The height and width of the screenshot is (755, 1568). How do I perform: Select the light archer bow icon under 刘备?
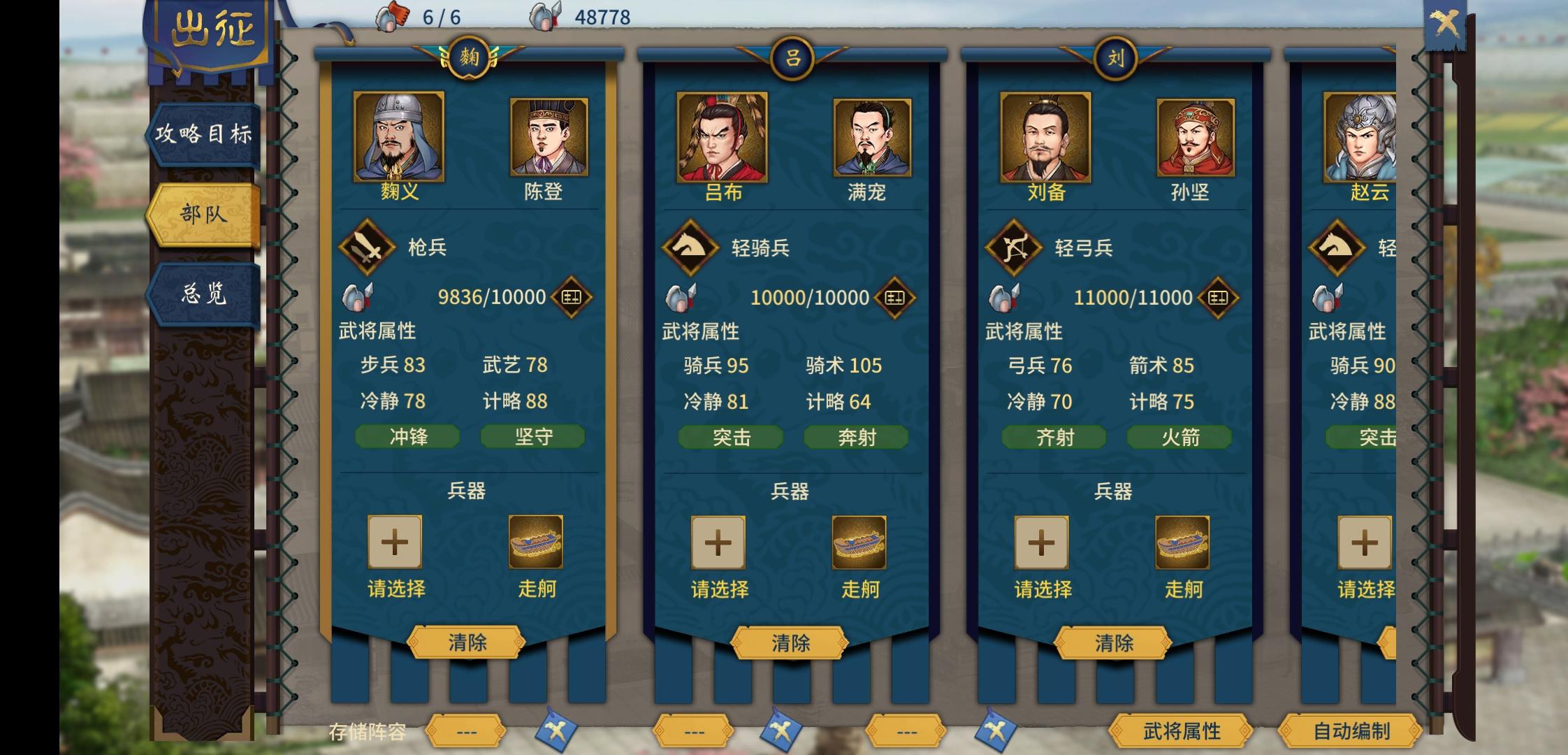(1013, 248)
